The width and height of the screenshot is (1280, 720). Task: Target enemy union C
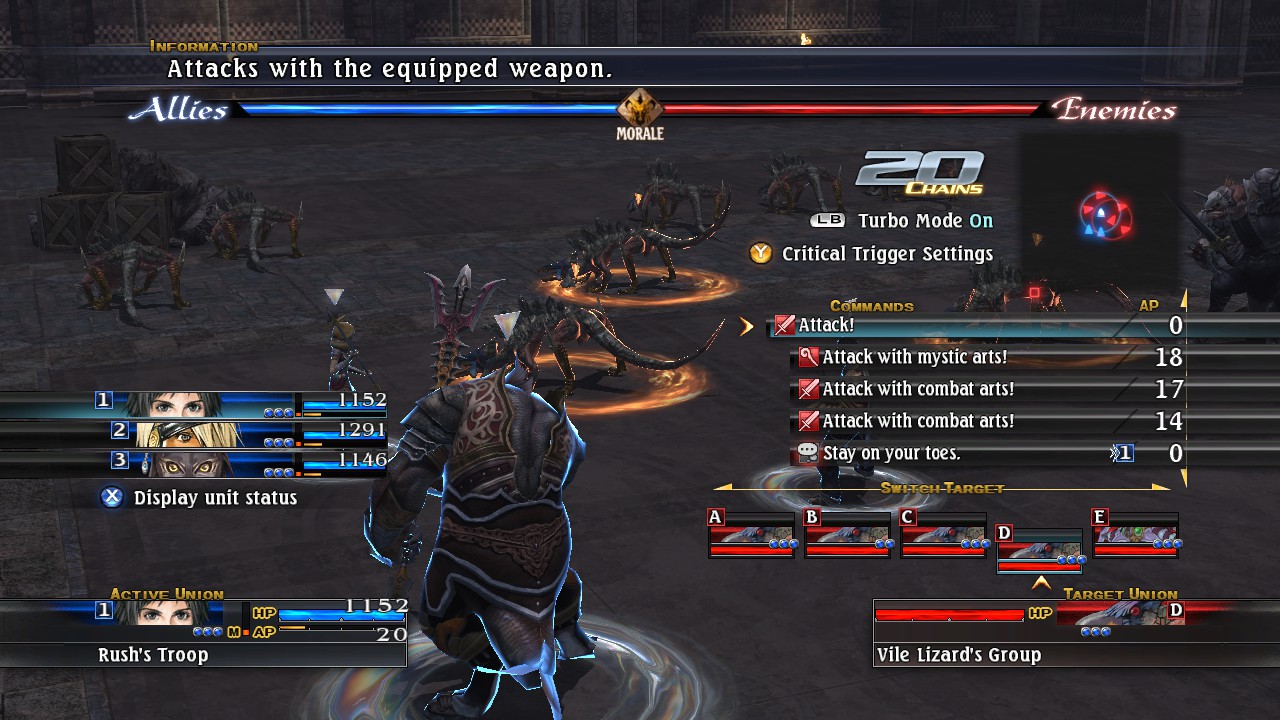pos(943,535)
